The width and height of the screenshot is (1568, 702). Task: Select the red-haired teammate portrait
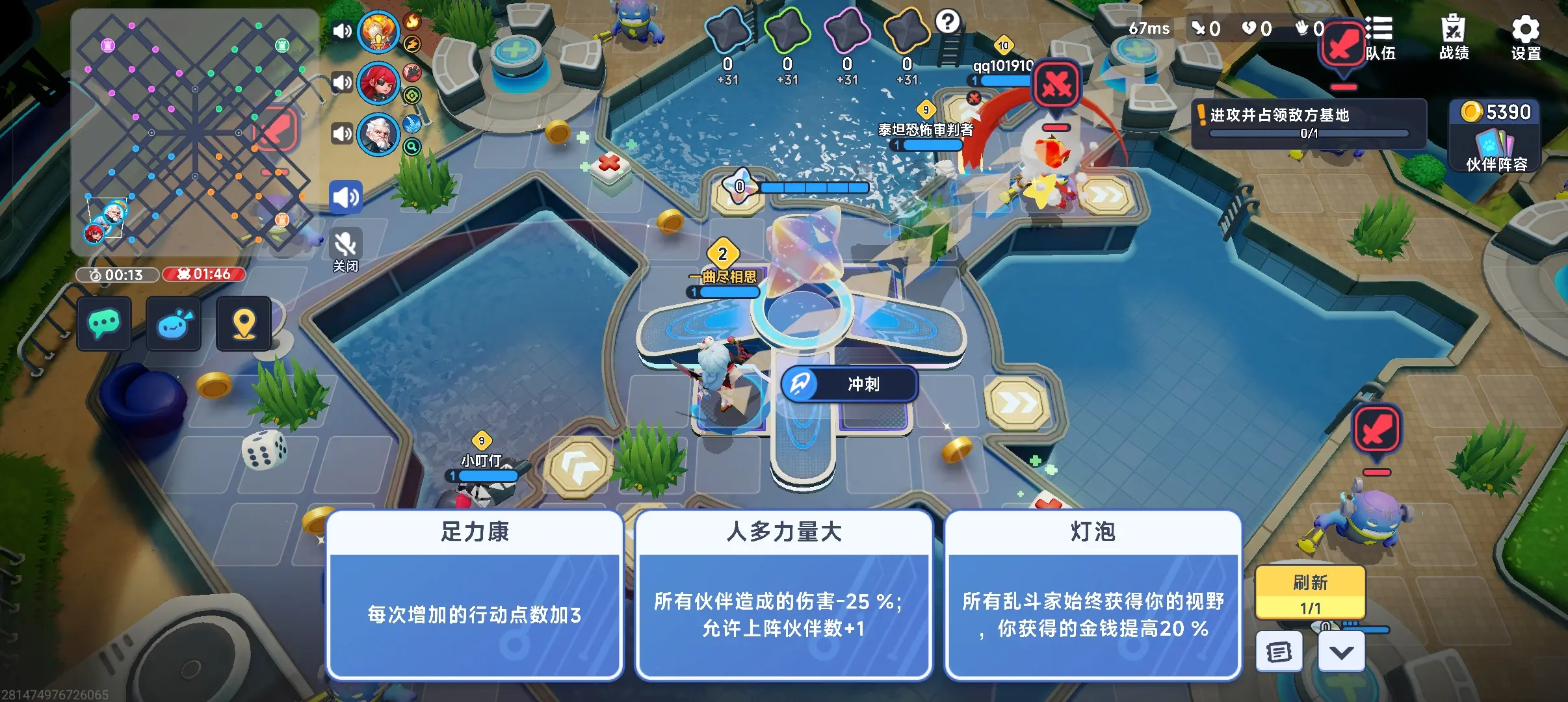(380, 83)
